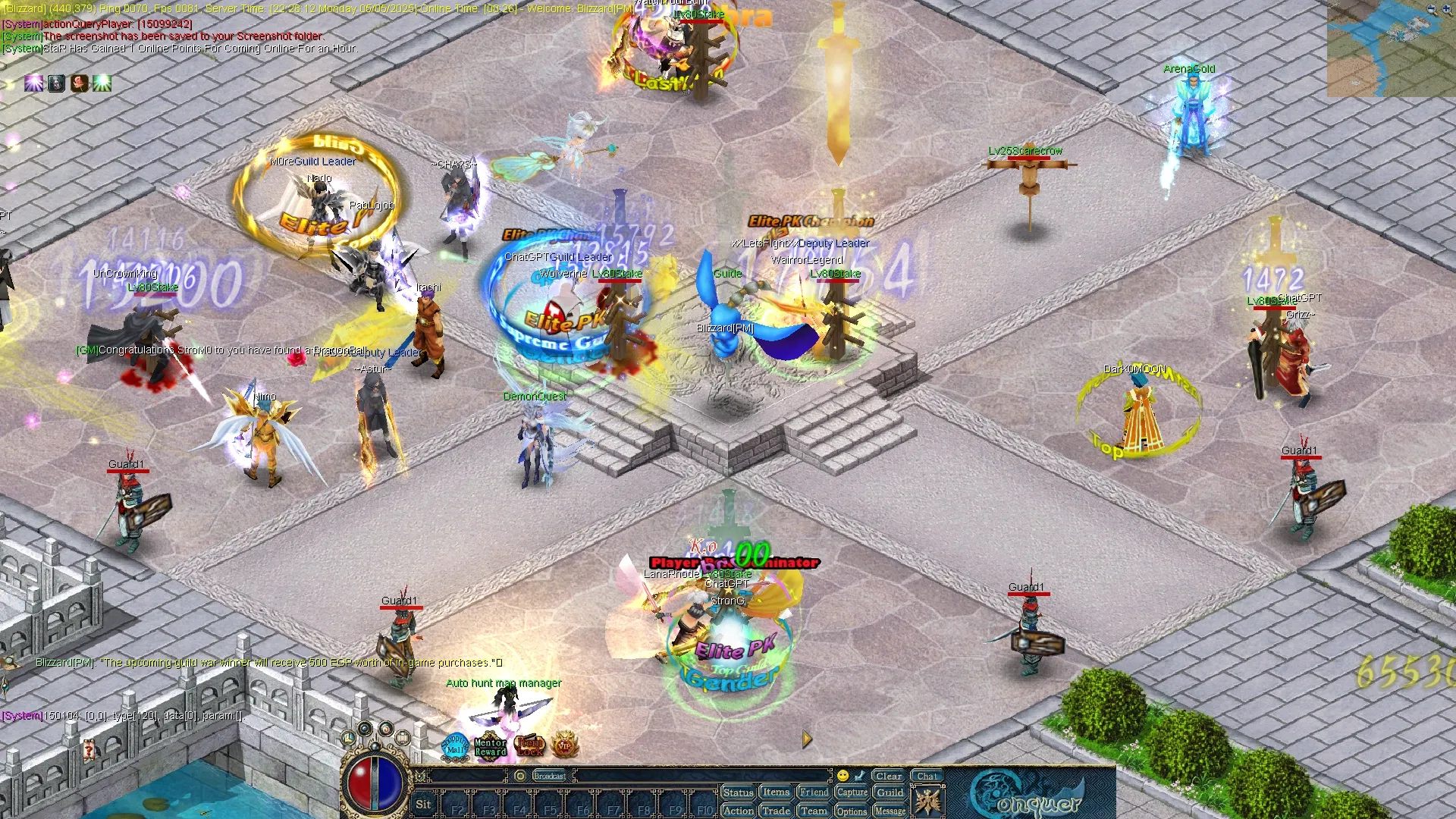Clear the chat log
The width and height of the screenshot is (1456, 819).
[888, 776]
